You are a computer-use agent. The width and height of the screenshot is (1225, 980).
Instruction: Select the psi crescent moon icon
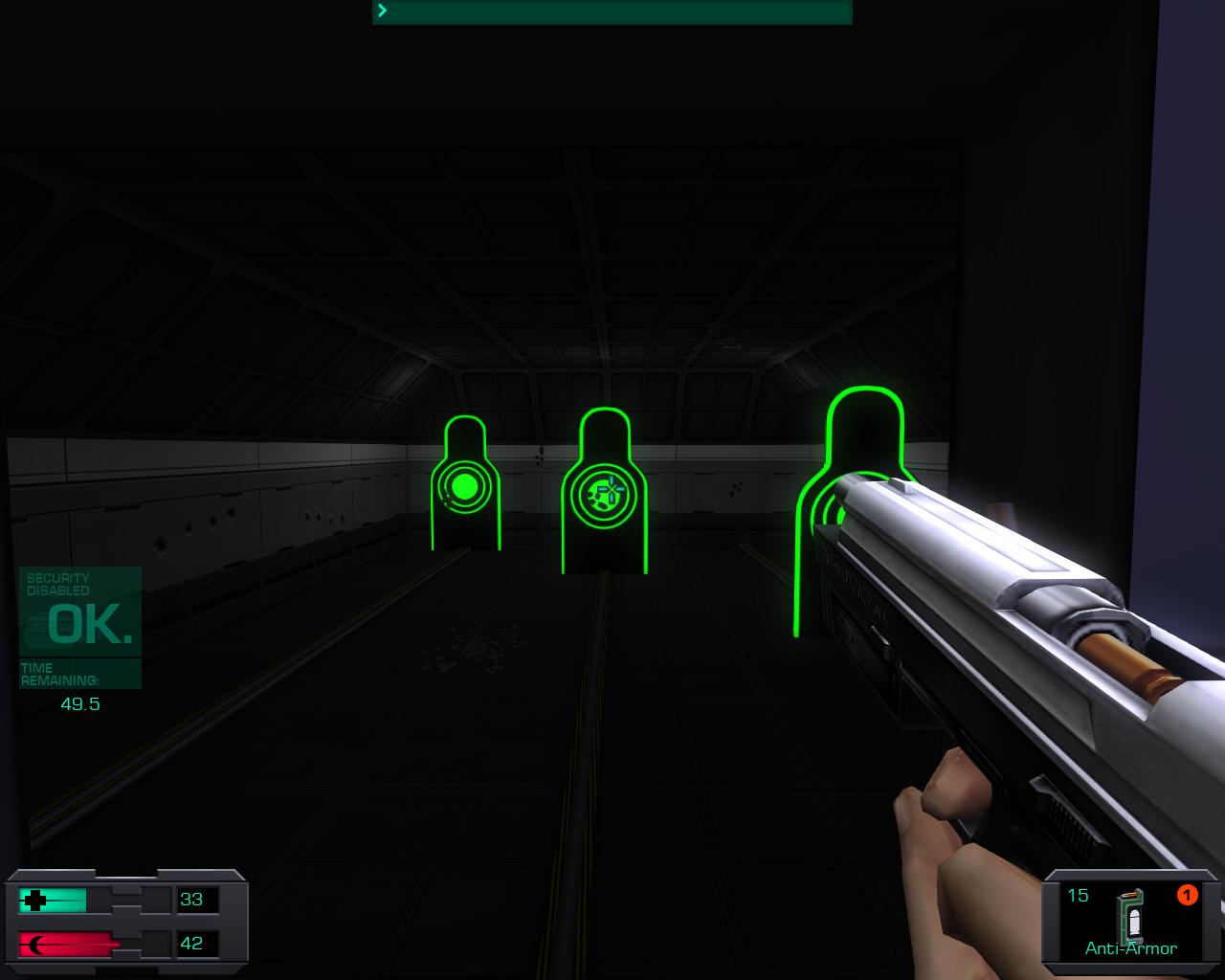pyautogui.click(x=34, y=942)
